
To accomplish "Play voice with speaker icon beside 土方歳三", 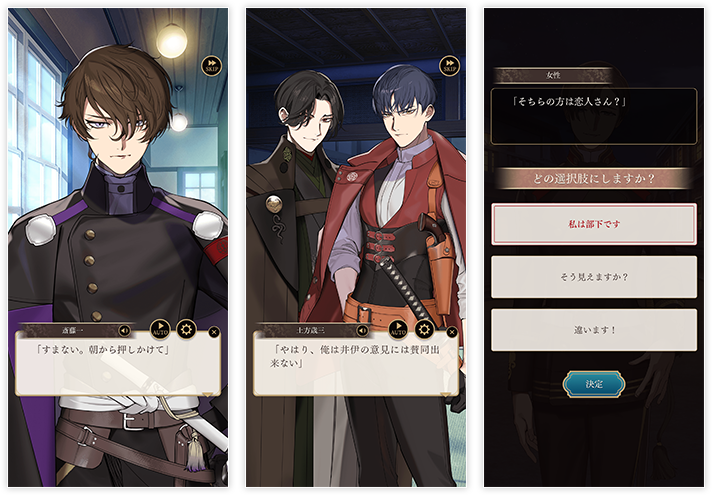I will point(362,330).
